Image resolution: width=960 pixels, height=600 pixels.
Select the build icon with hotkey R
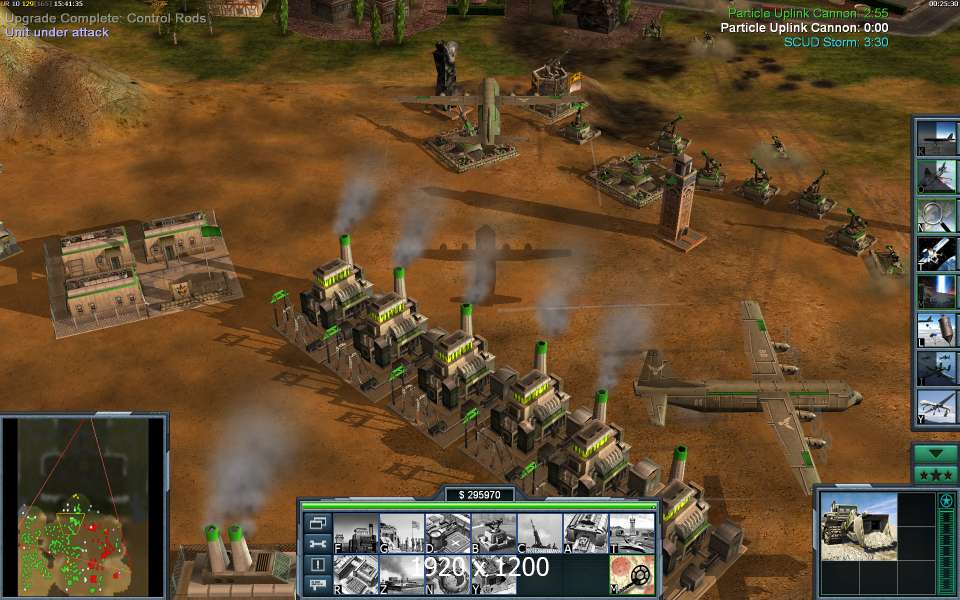pos(354,575)
